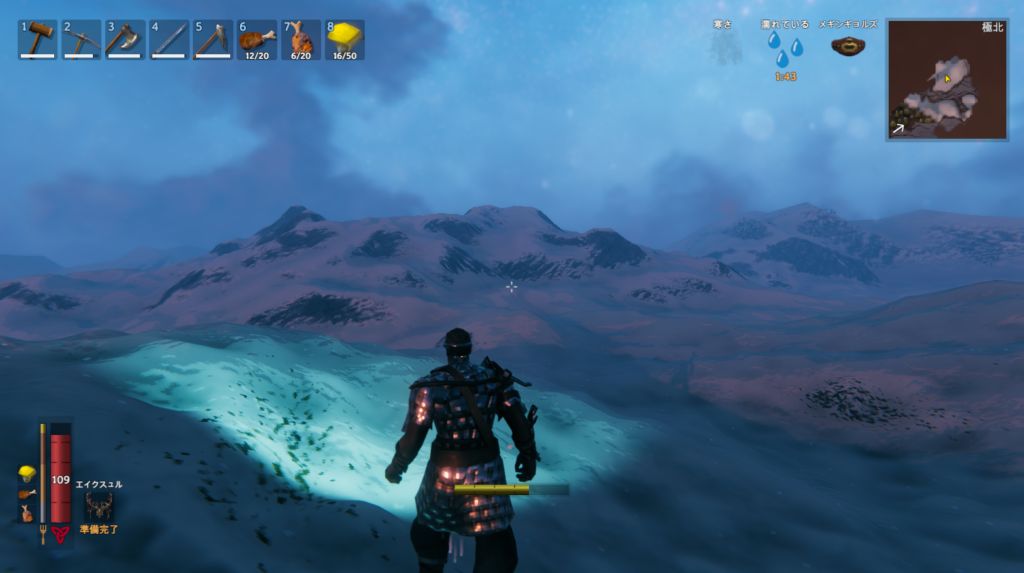
Task: Equip the cultivator in hotbar slot 5
Action: [x=213, y=39]
